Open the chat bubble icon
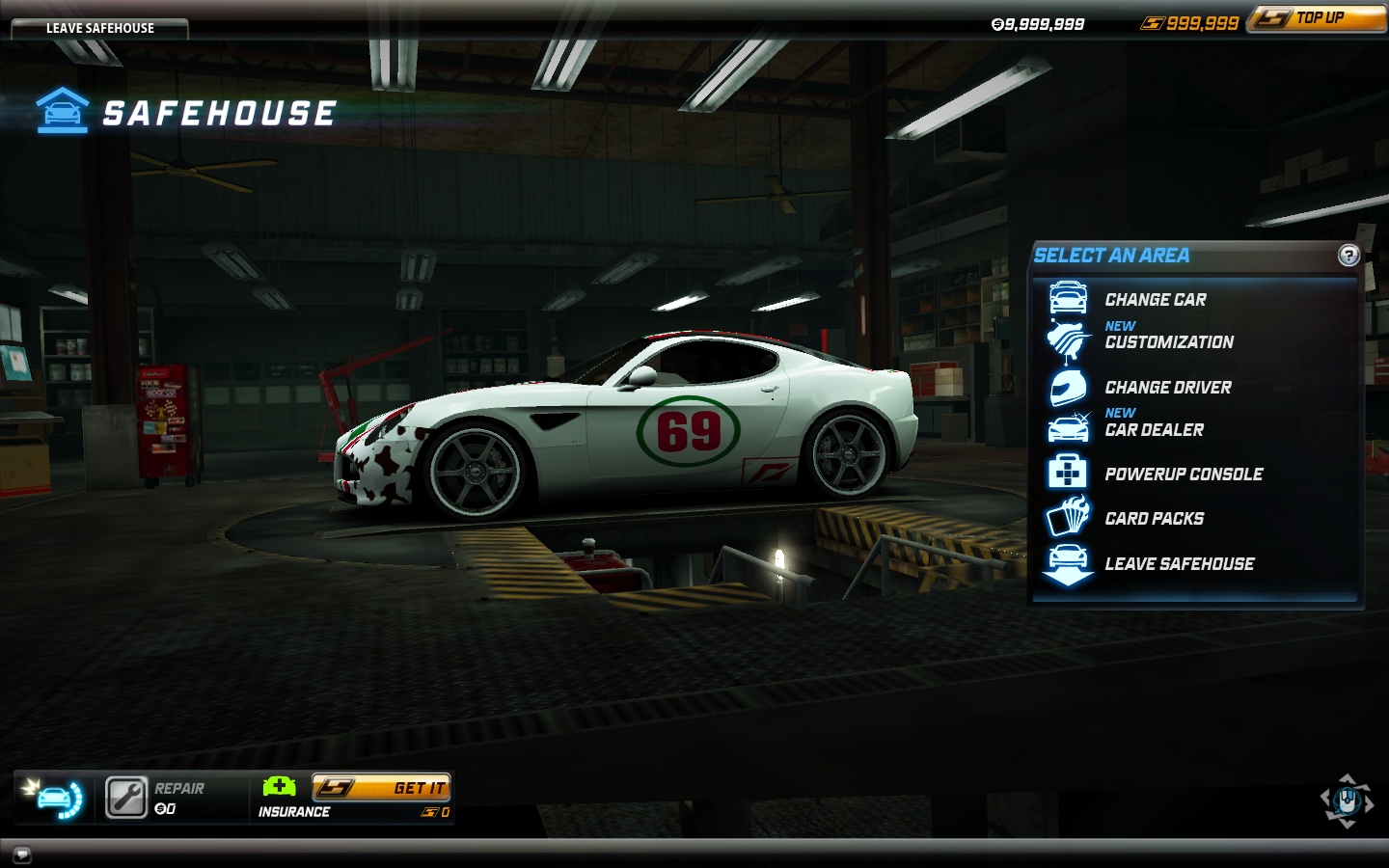Viewport: 1389px width, 868px height. (x=21, y=854)
